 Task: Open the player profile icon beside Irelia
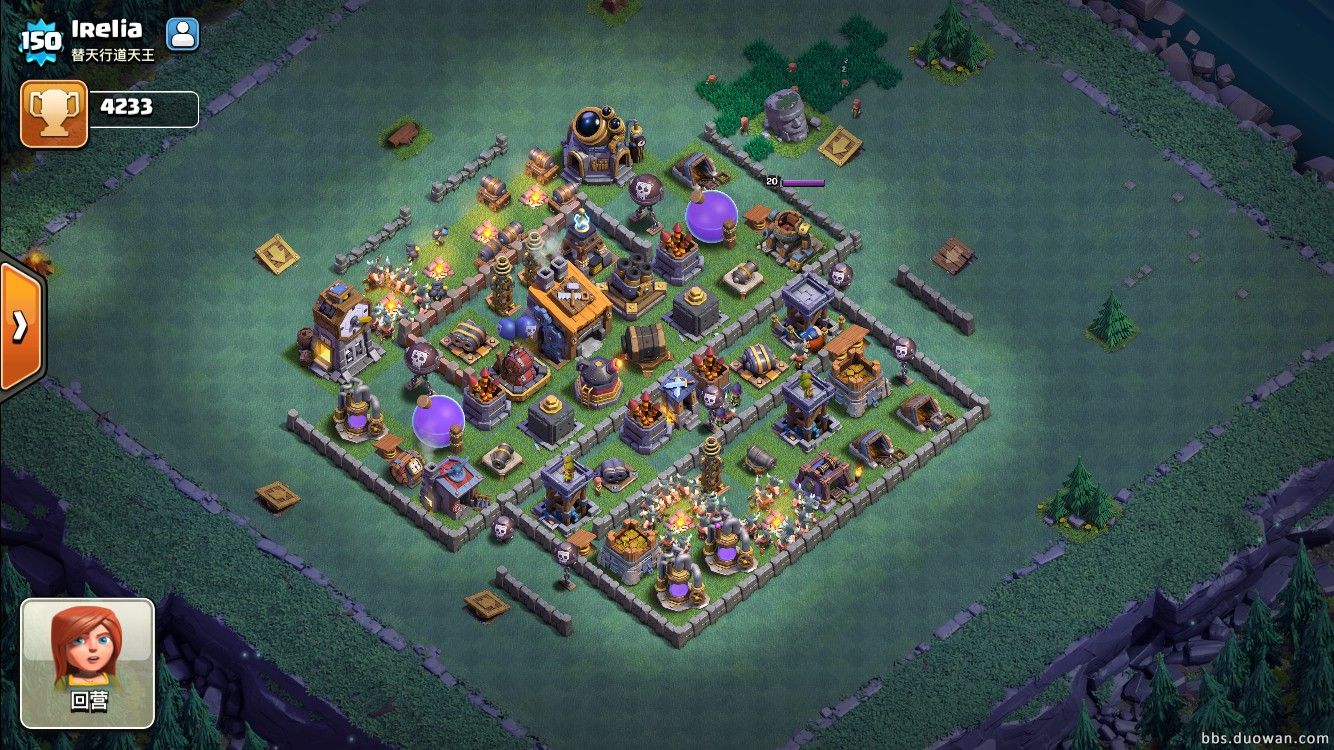click(x=182, y=35)
